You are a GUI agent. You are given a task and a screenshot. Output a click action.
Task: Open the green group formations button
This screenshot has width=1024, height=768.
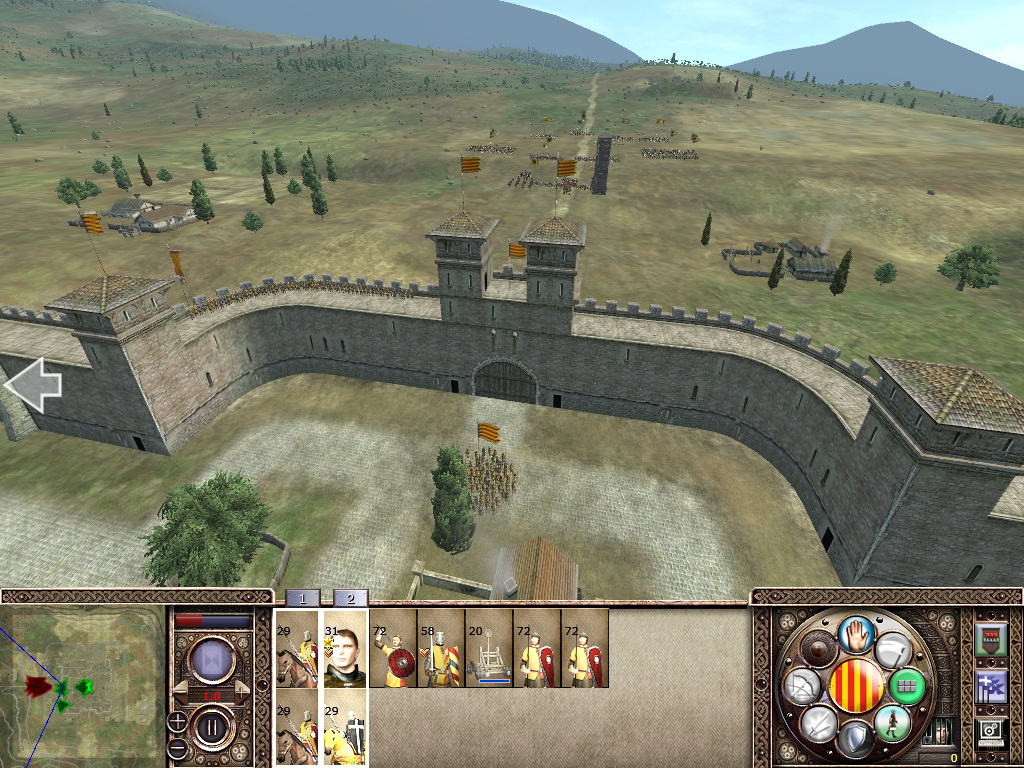[908, 687]
